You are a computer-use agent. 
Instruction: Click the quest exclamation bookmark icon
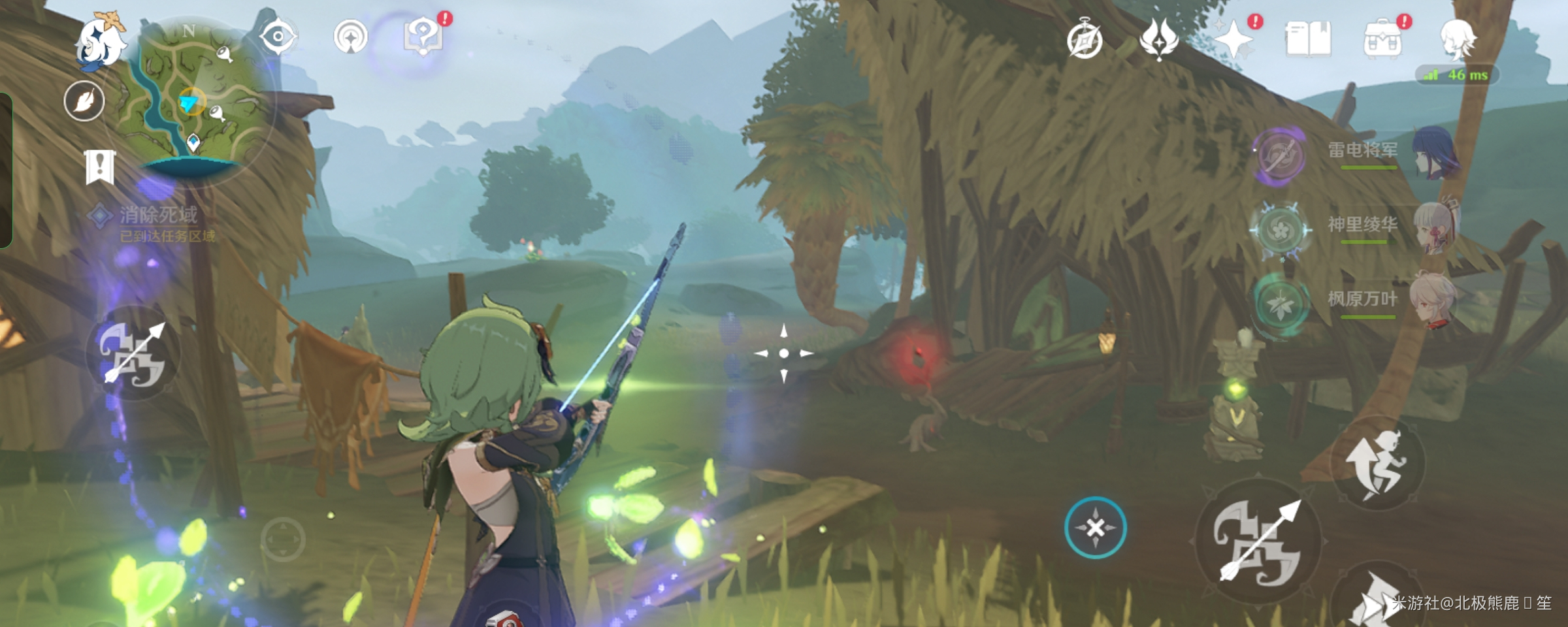(100, 167)
